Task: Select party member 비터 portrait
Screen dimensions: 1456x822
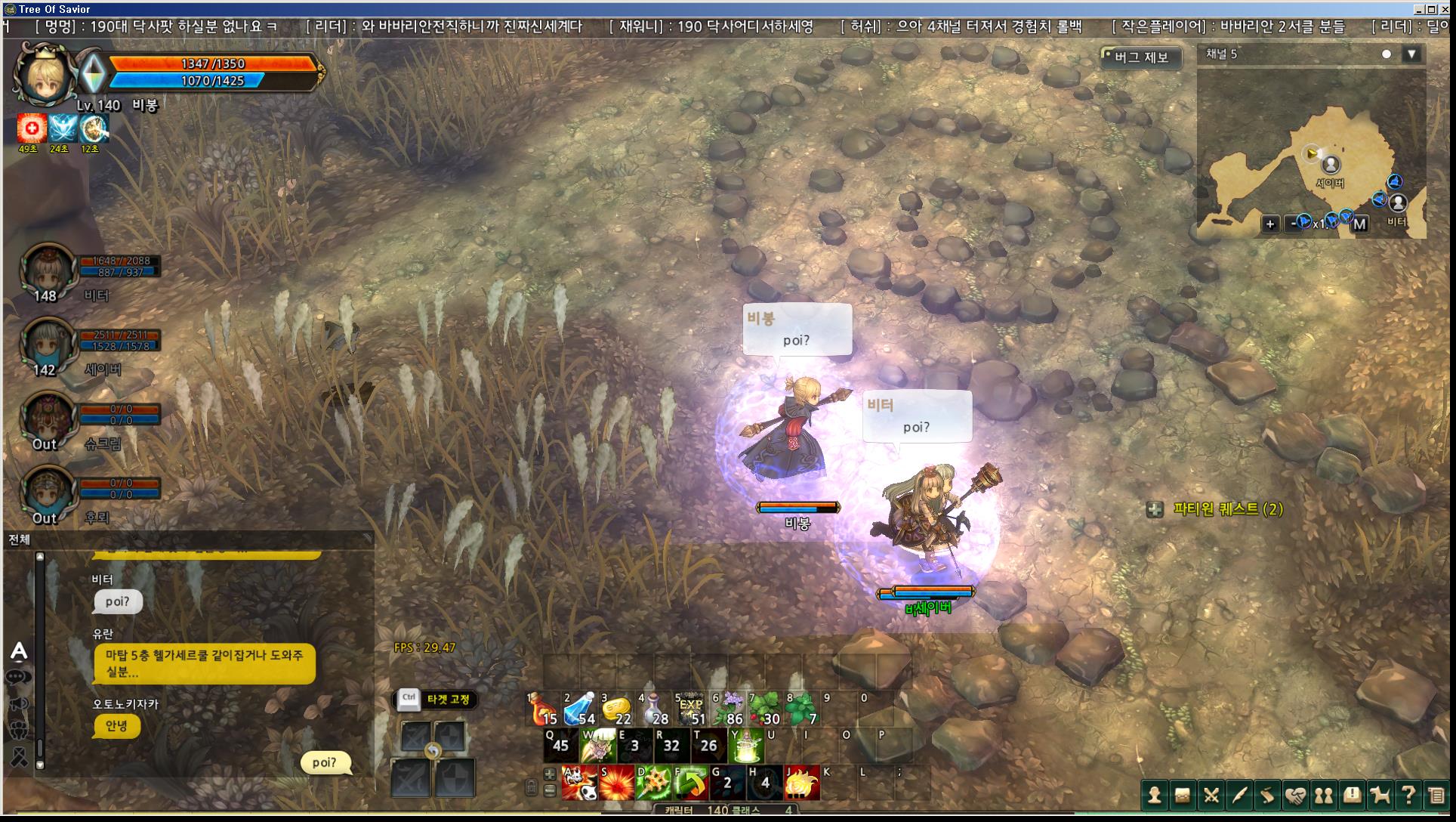Action: [x=48, y=270]
